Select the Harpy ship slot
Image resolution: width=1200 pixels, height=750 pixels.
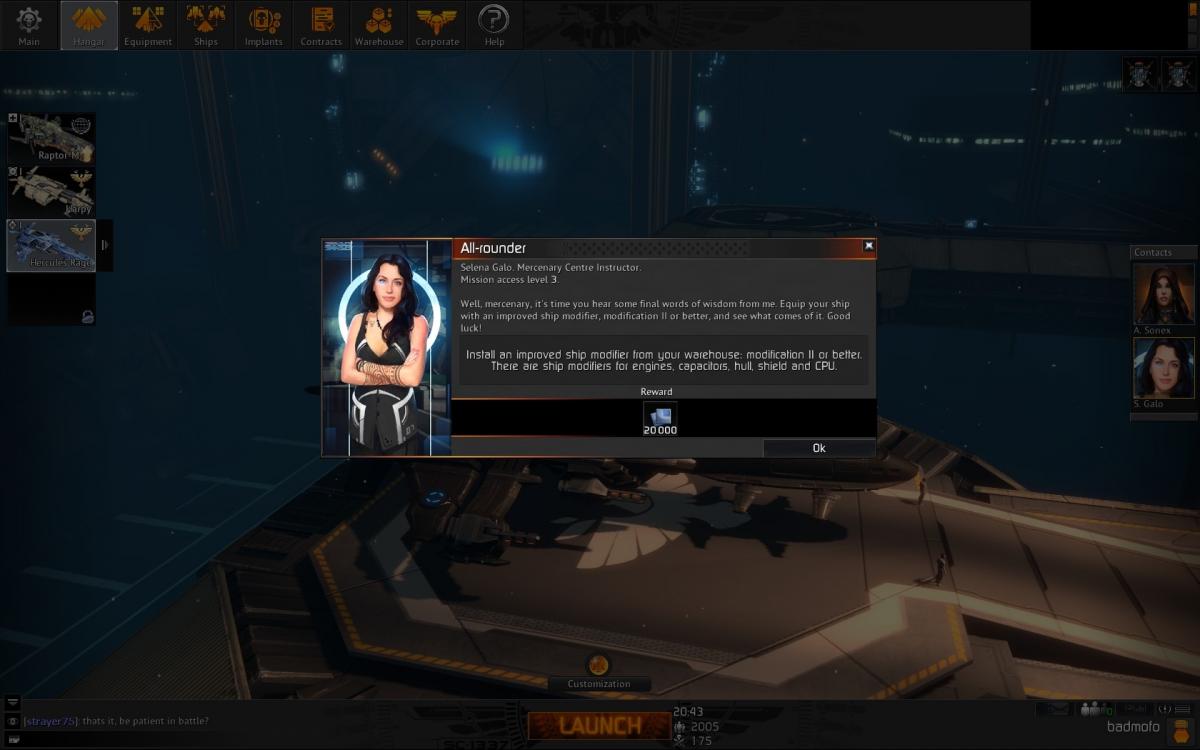51,191
